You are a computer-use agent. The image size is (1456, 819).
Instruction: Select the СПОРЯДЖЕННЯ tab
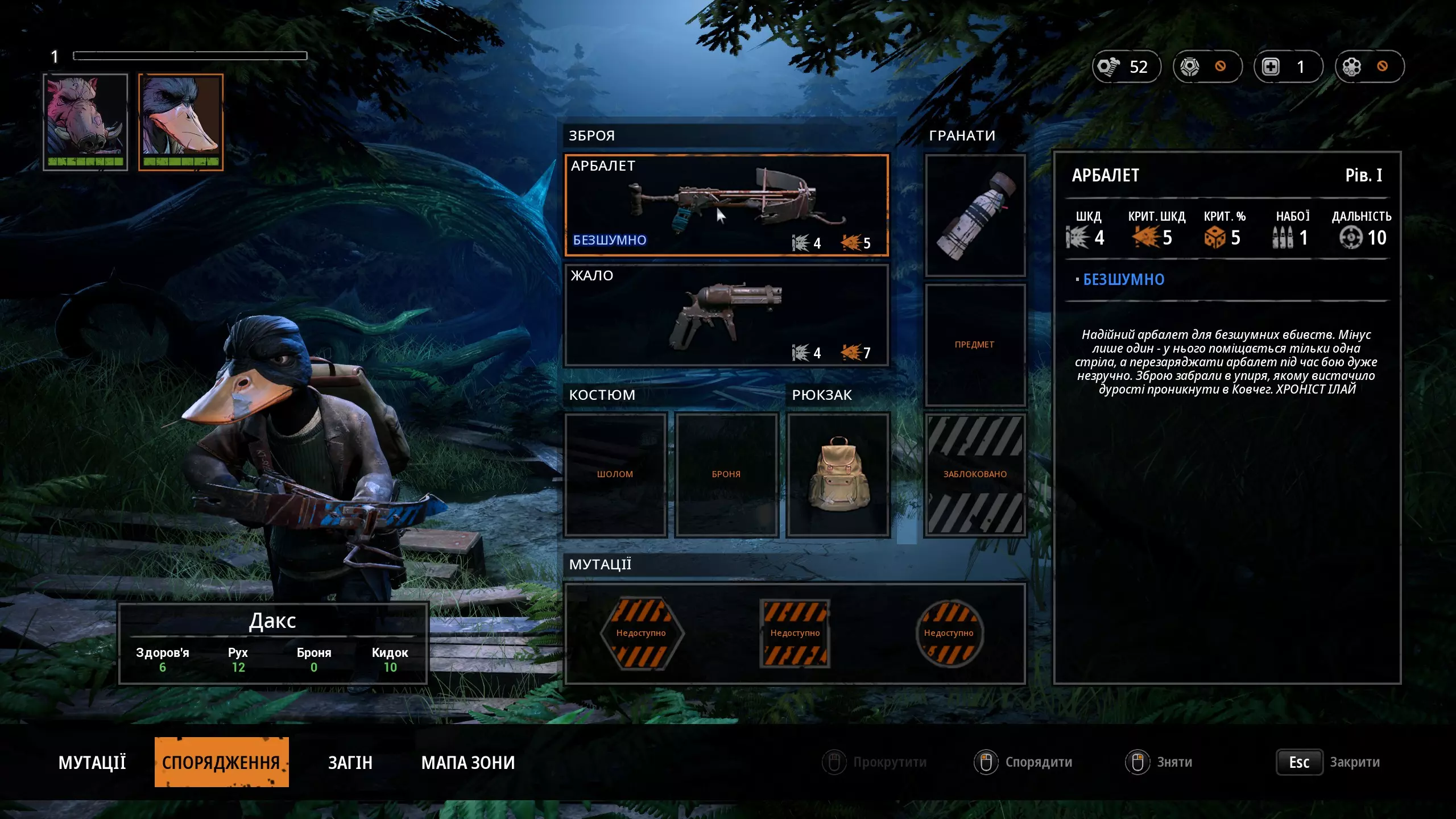pos(221,762)
